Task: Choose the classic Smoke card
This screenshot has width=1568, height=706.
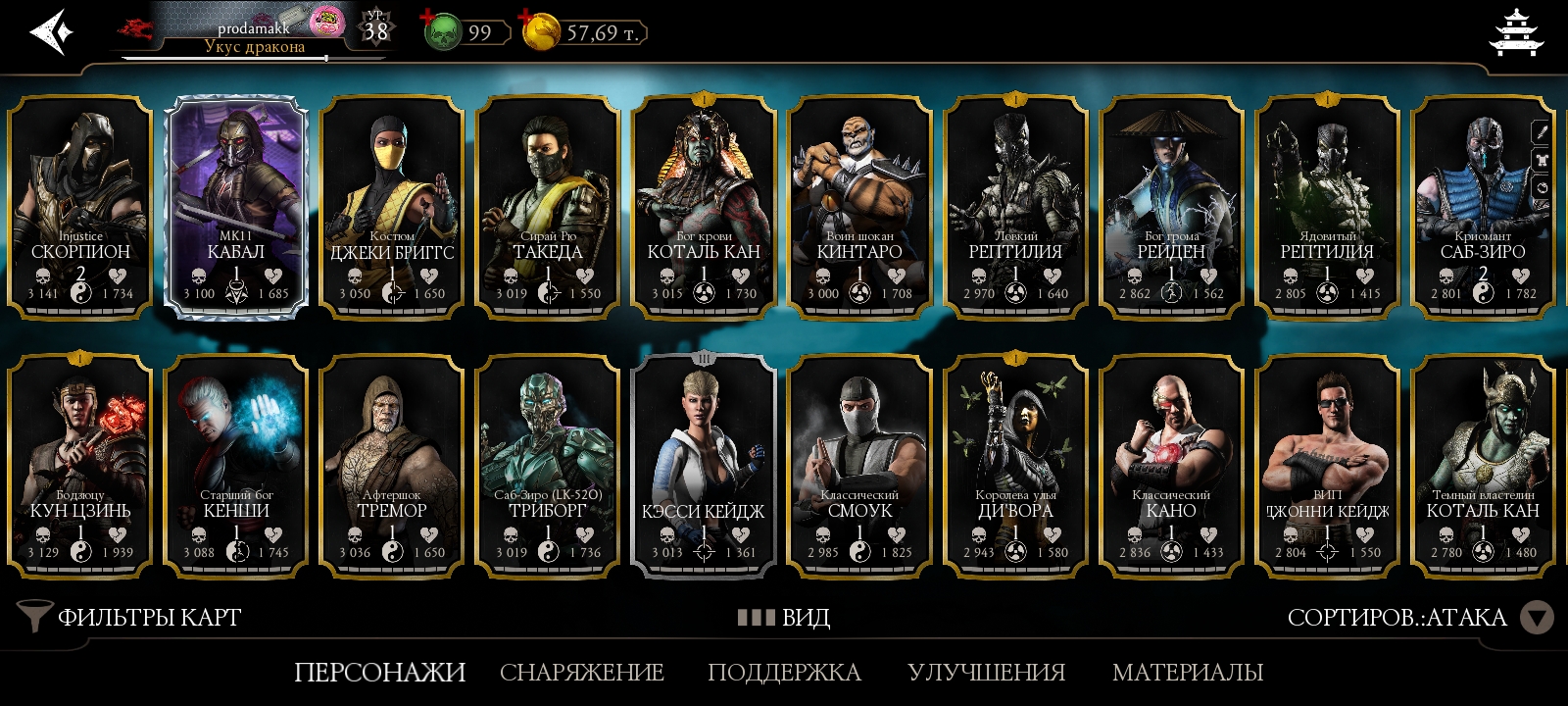Action: point(859,467)
